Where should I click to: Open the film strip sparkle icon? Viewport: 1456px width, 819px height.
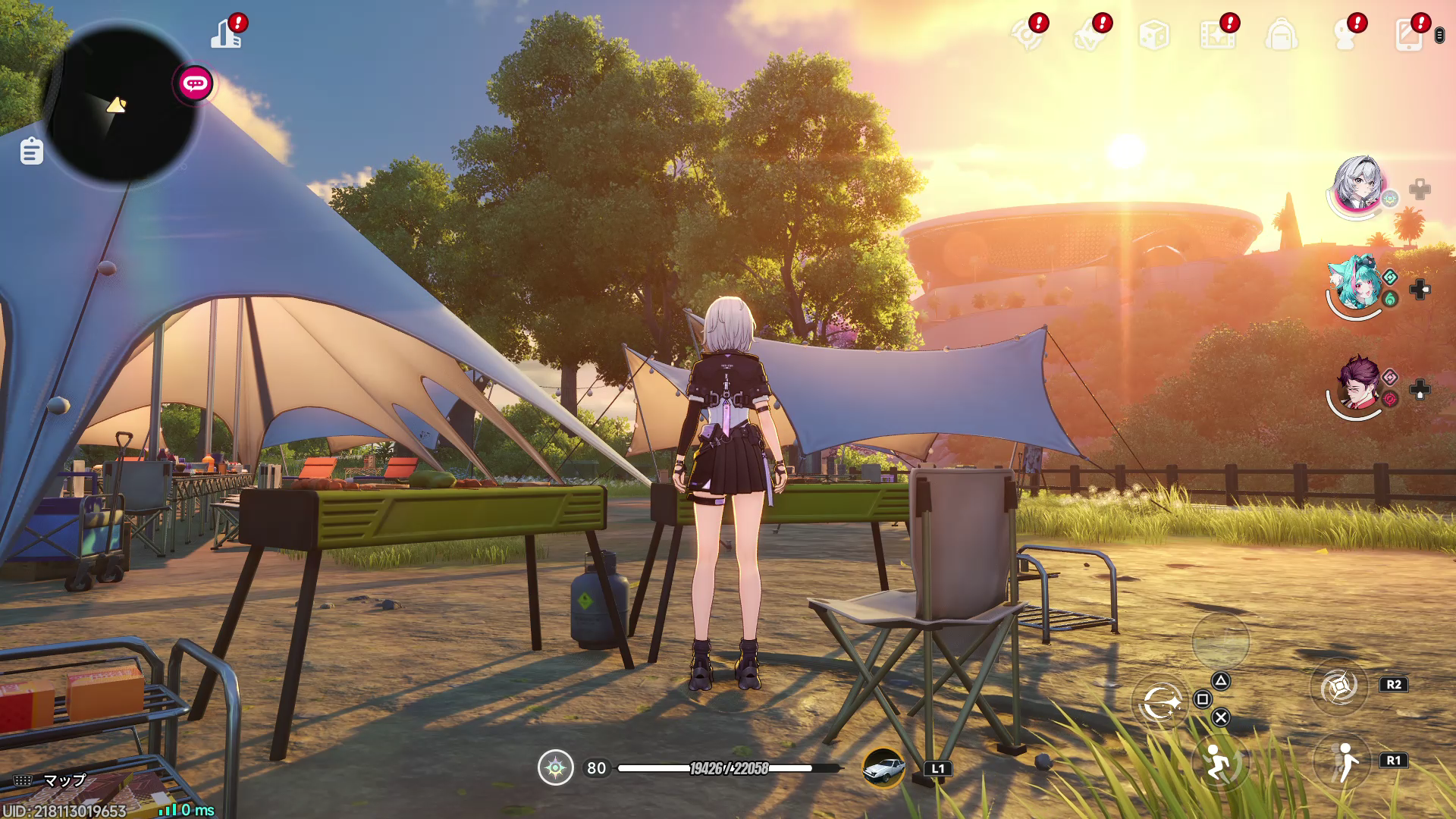(1216, 35)
